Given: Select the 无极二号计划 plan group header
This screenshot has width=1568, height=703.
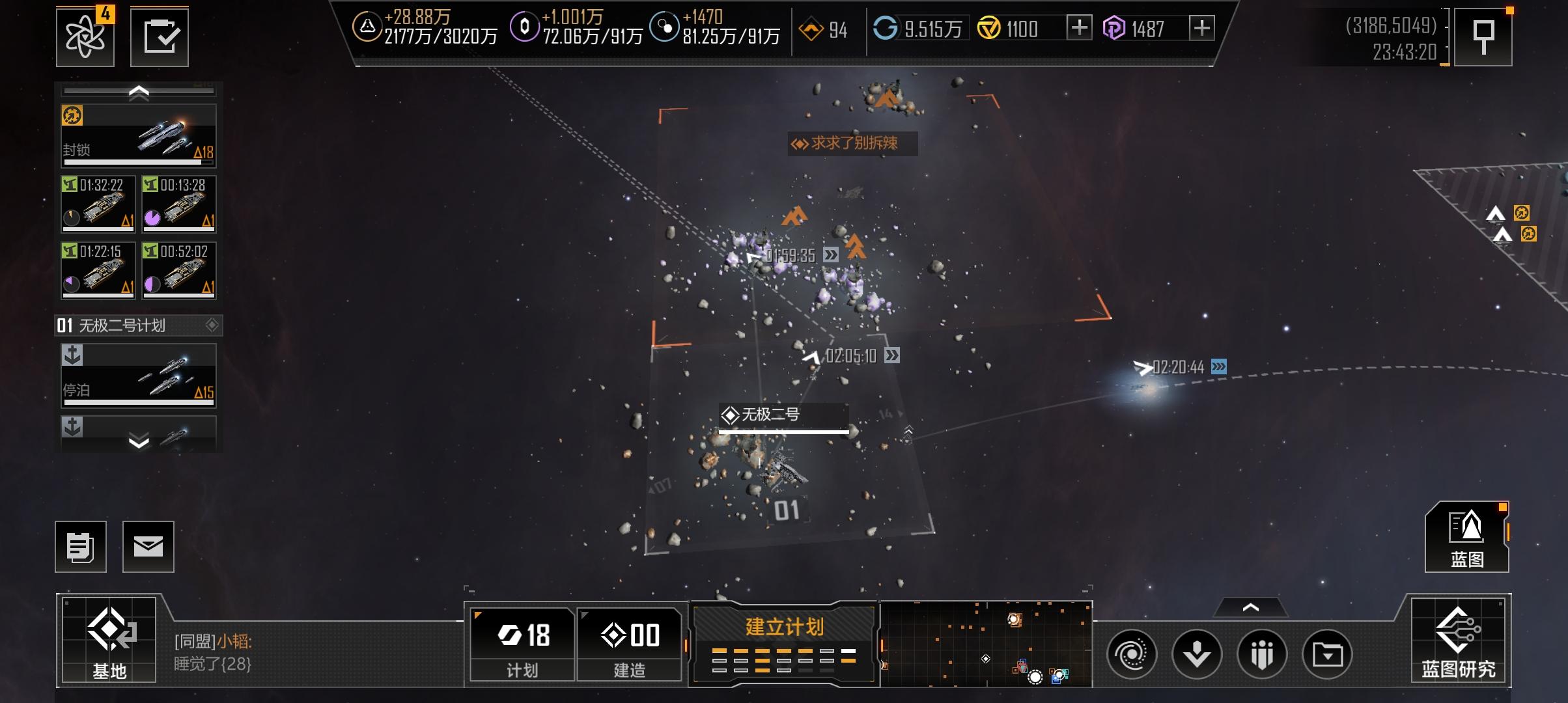Looking at the screenshot, I should click(139, 325).
